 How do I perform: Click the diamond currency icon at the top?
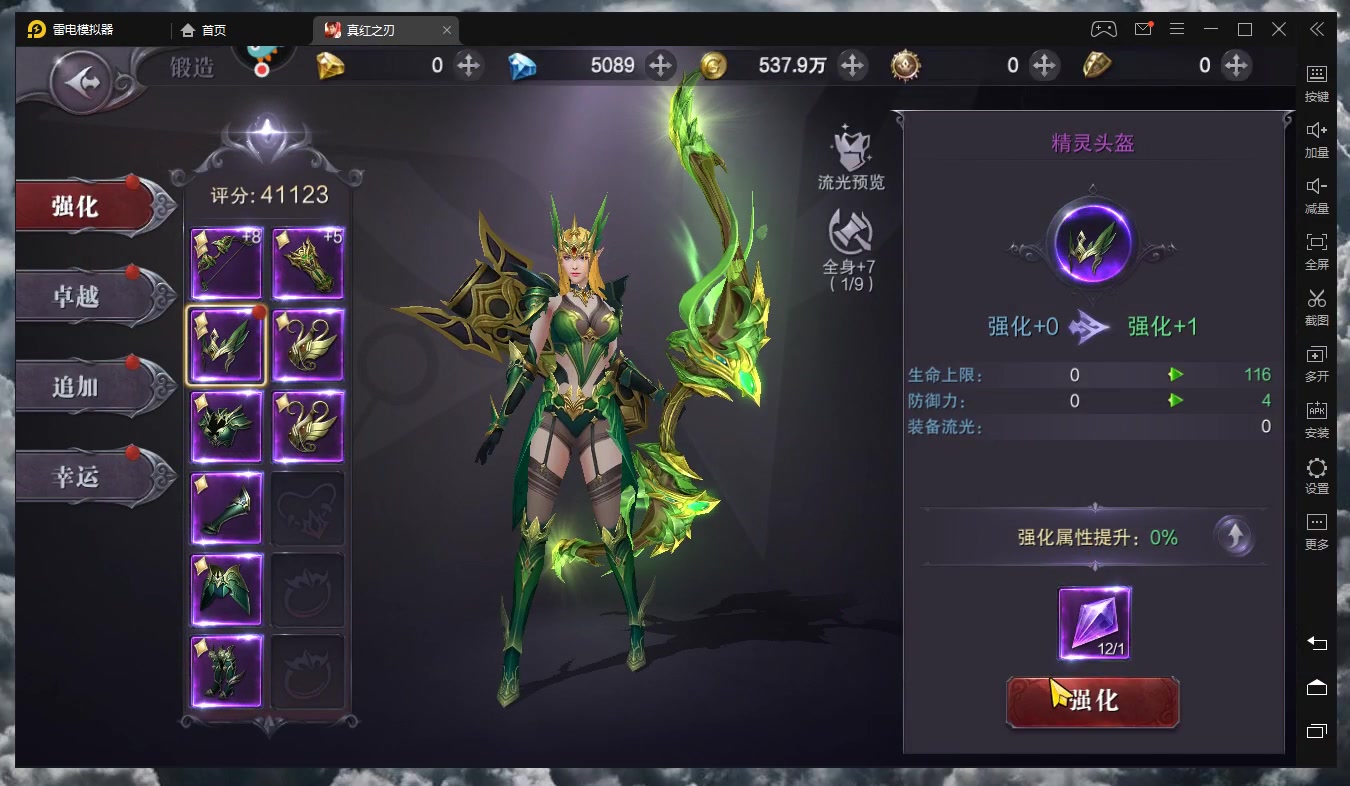[523, 65]
